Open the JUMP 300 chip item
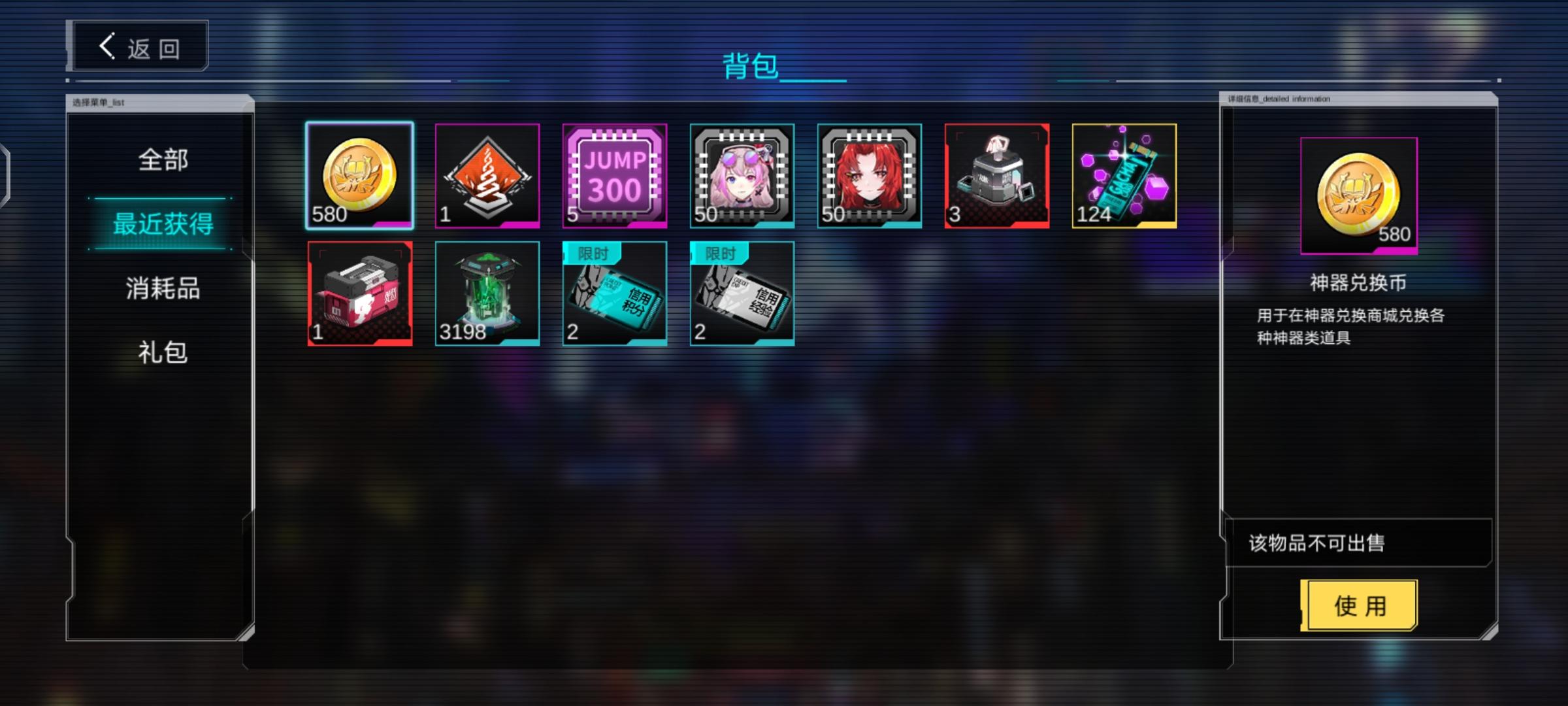The width and height of the screenshot is (1568, 706). click(x=614, y=175)
